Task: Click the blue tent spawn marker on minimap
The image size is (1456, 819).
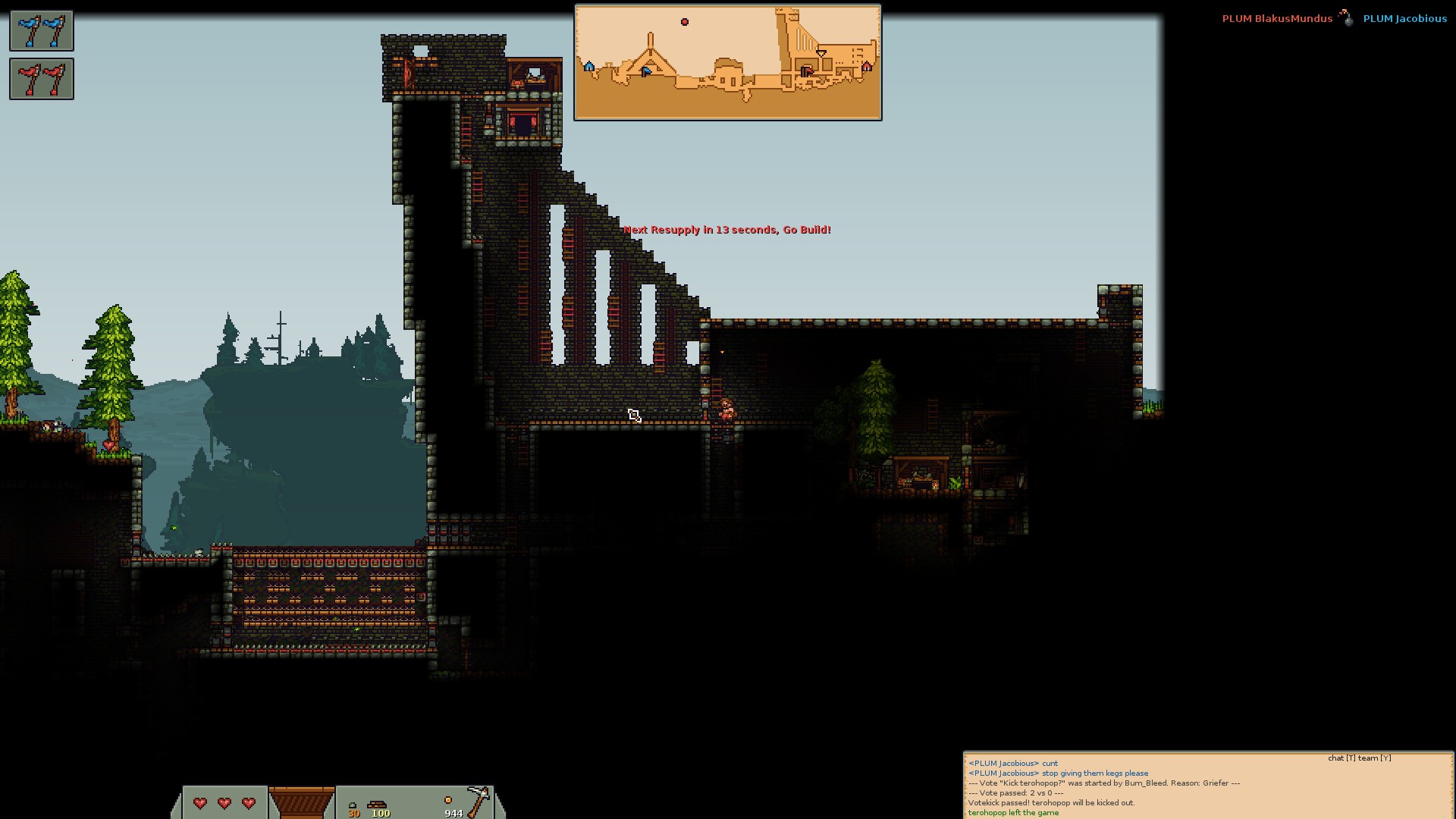Action: pyautogui.click(x=589, y=67)
